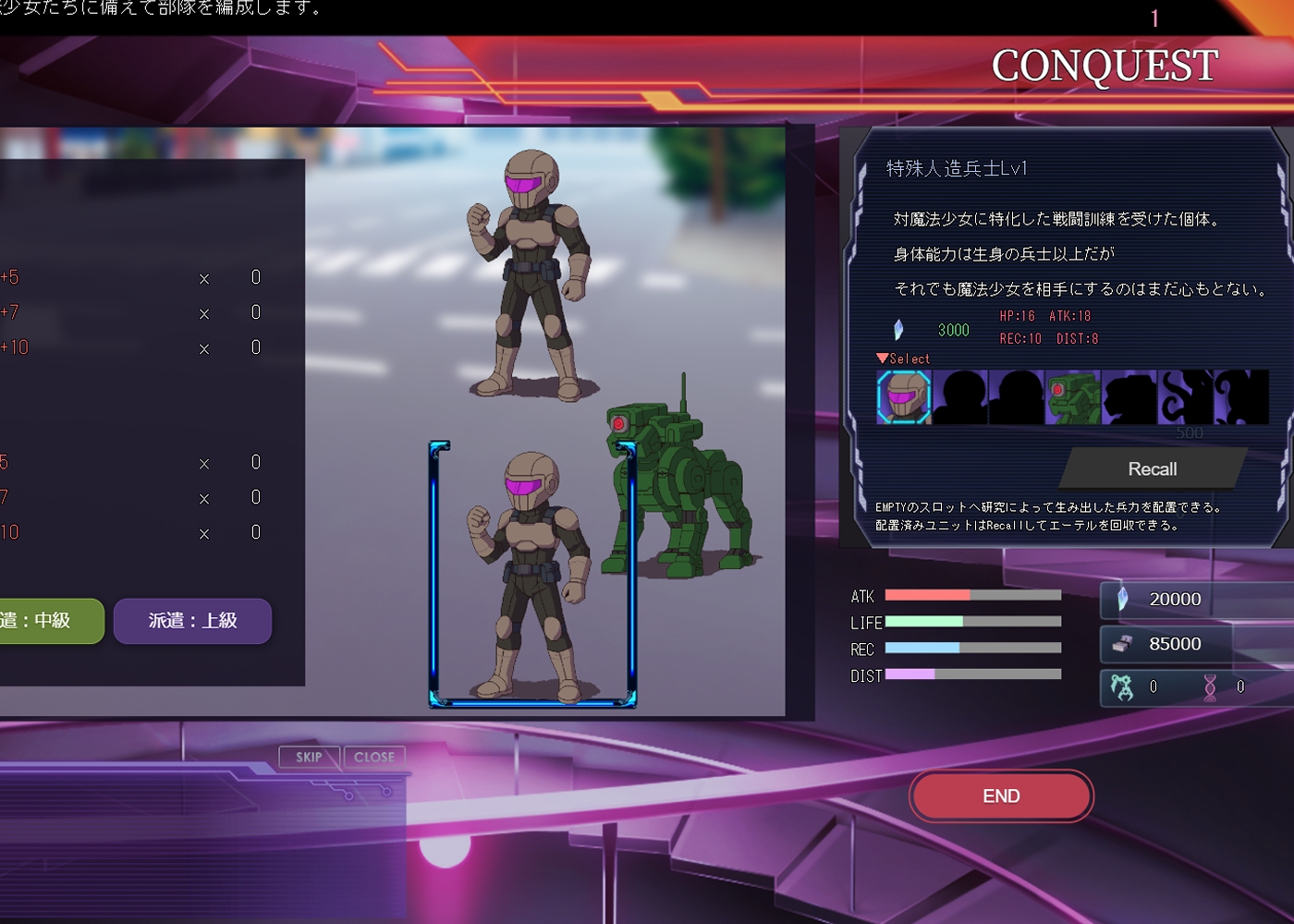This screenshot has width=1294, height=924.
Task: Select the green mech dog unit thumbnail
Action: (x=1072, y=397)
